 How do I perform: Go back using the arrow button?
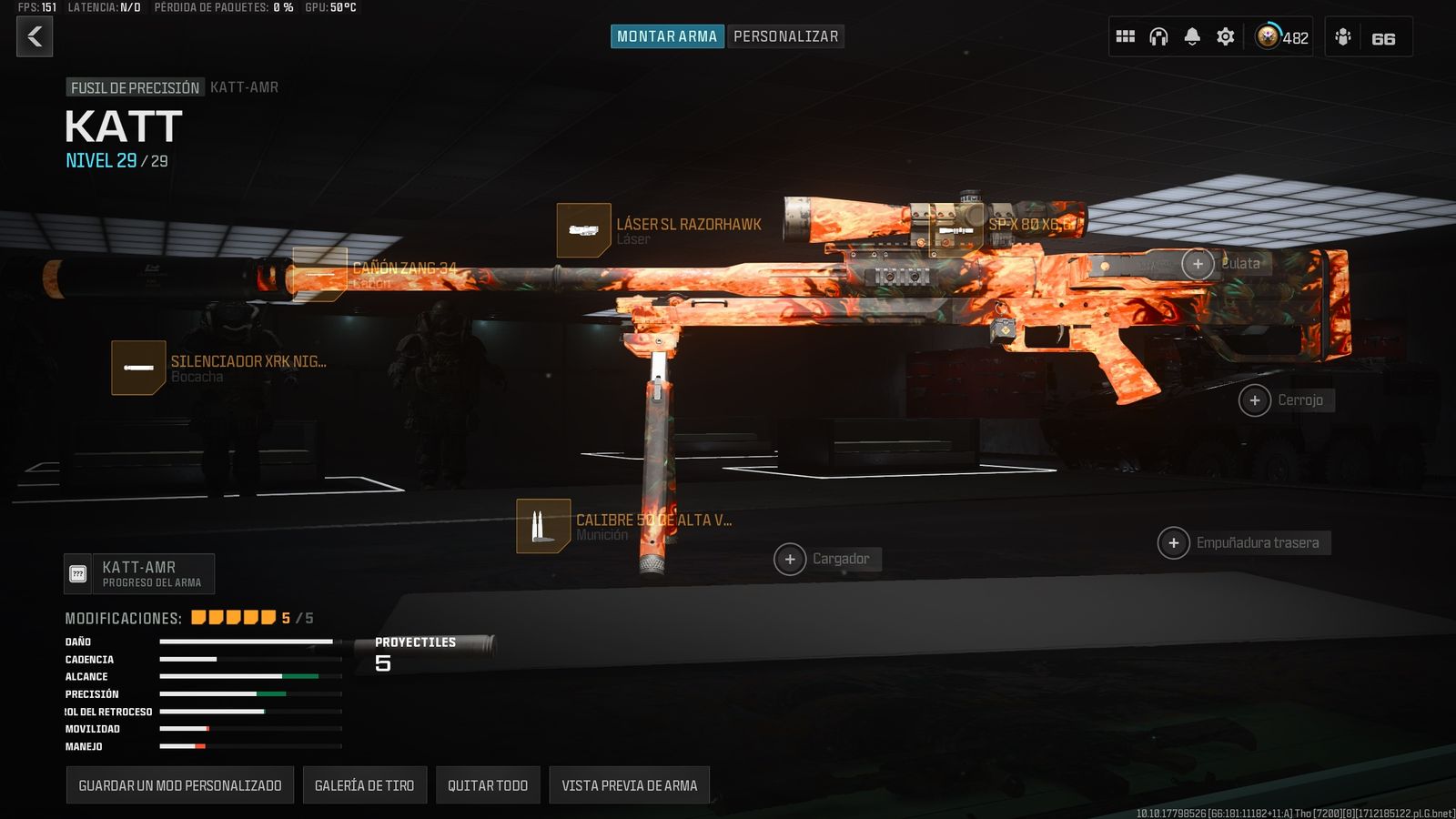(35, 37)
